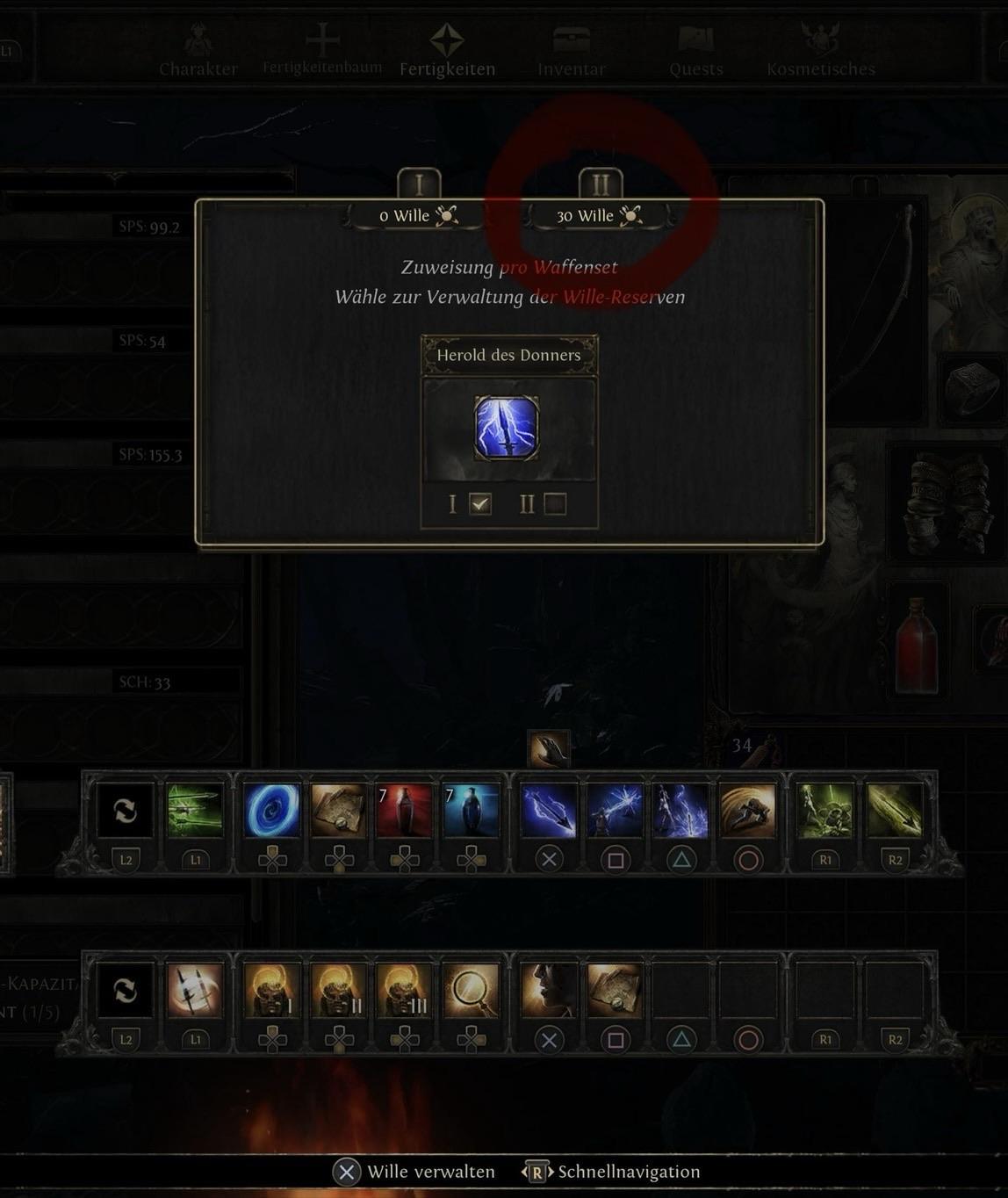Image resolution: width=1008 pixels, height=1198 pixels.
Task: Select the red life flask hotbar slot
Action: (x=404, y=811)
